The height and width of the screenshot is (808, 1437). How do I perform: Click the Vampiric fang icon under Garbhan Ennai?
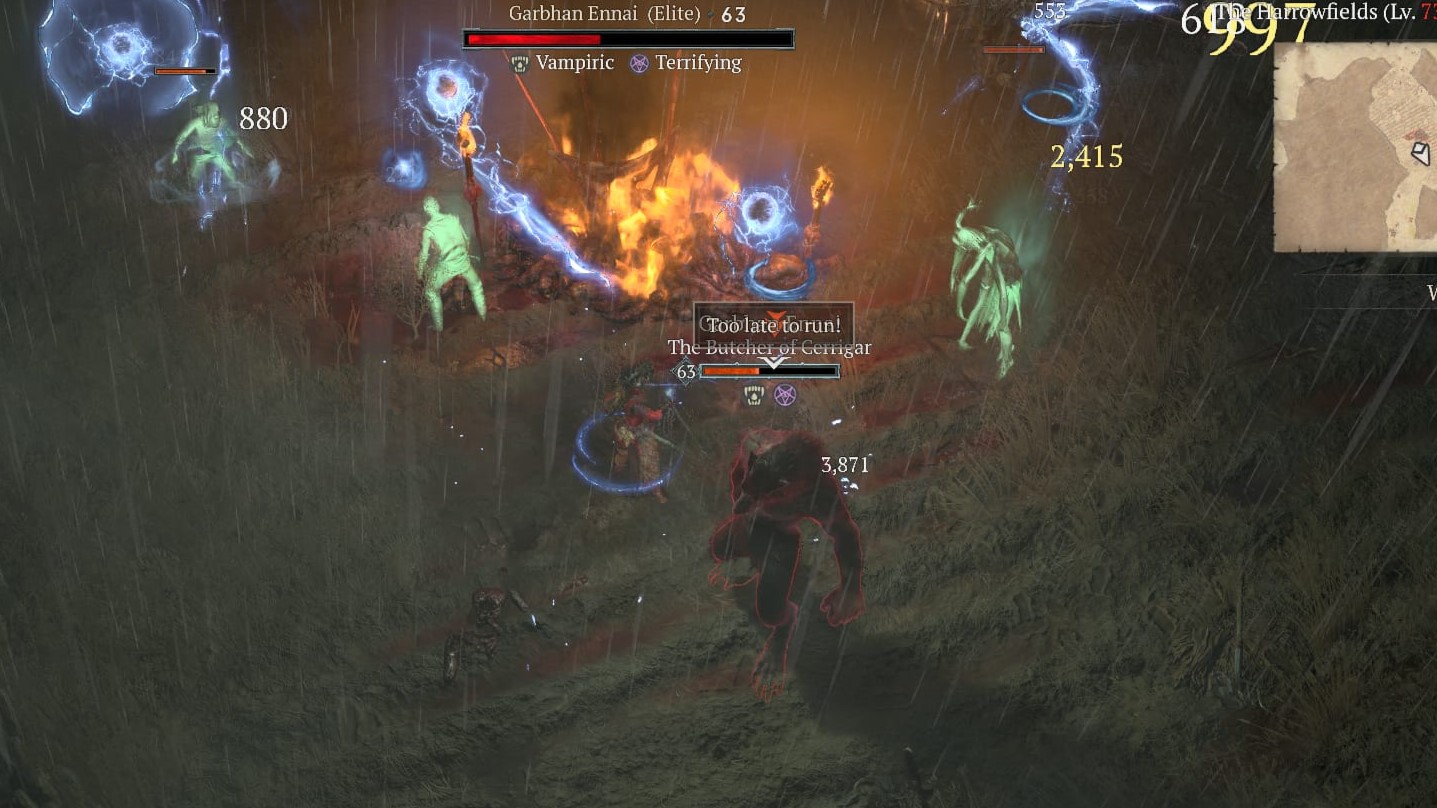coord(519,63)
